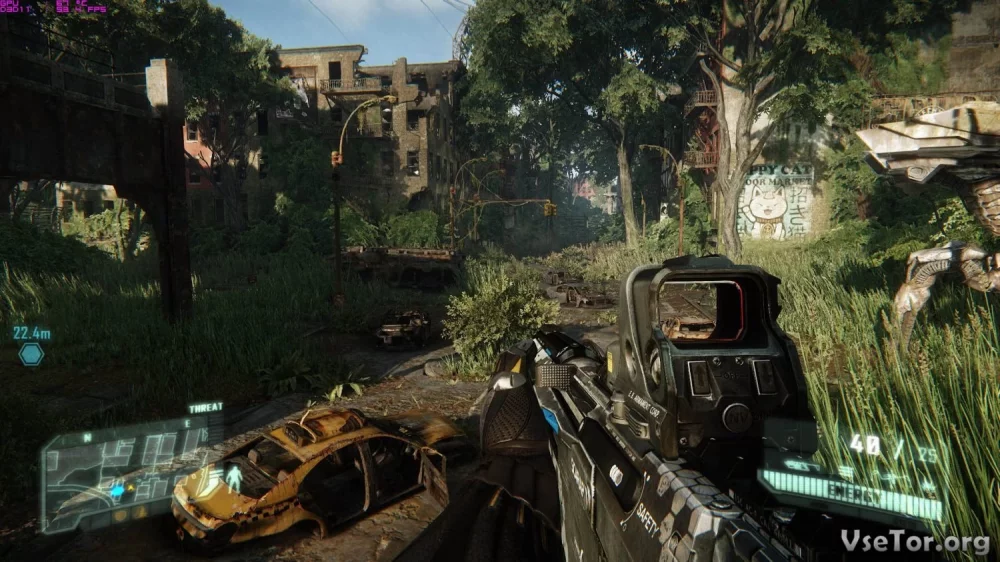Click the glowing blue player marker on minimap
1000x562 pixels.
click(x=117, y=490)
